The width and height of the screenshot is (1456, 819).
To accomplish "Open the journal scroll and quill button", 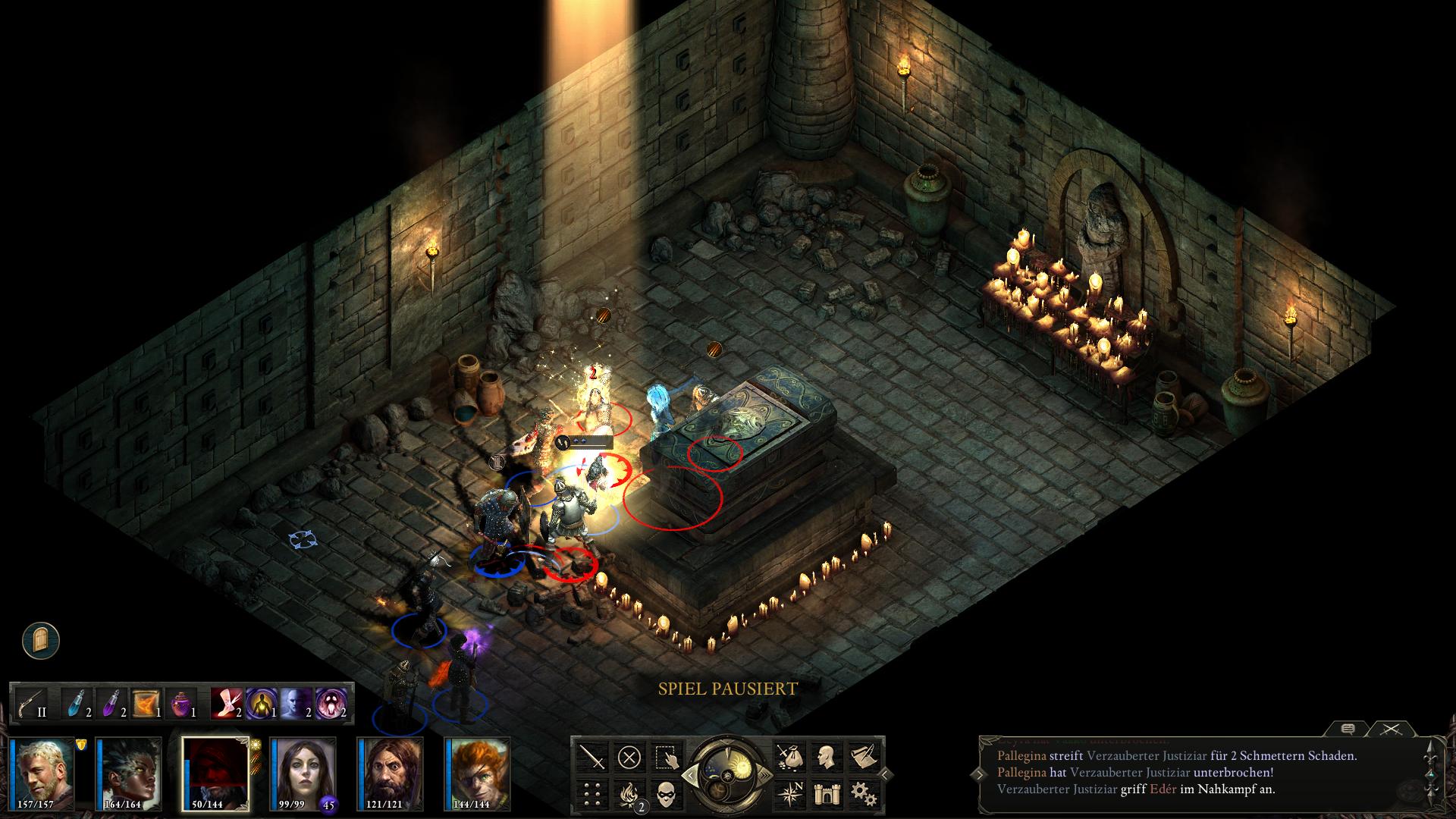I will 862,757.
